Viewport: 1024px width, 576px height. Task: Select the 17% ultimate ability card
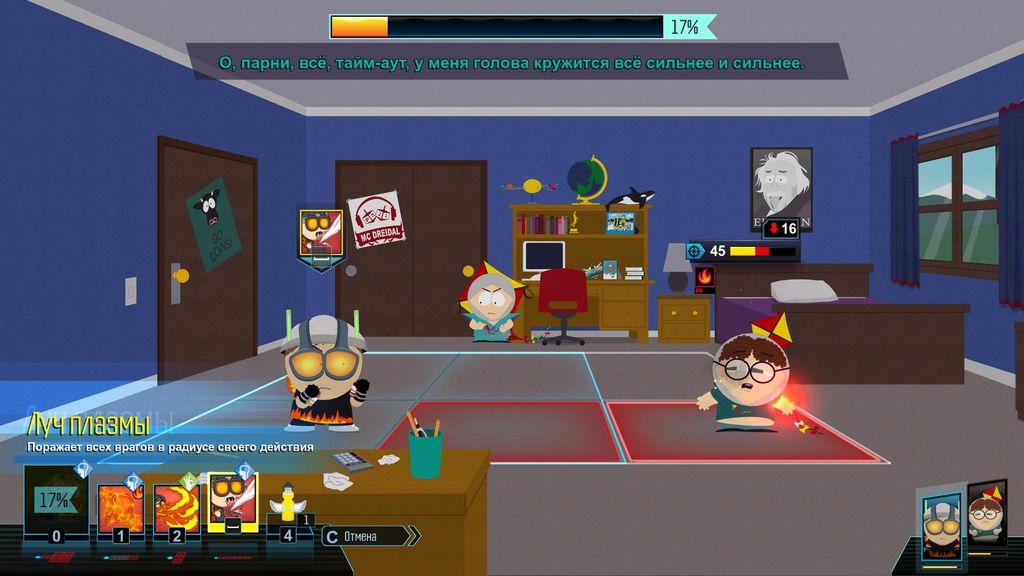pos(55,502)
